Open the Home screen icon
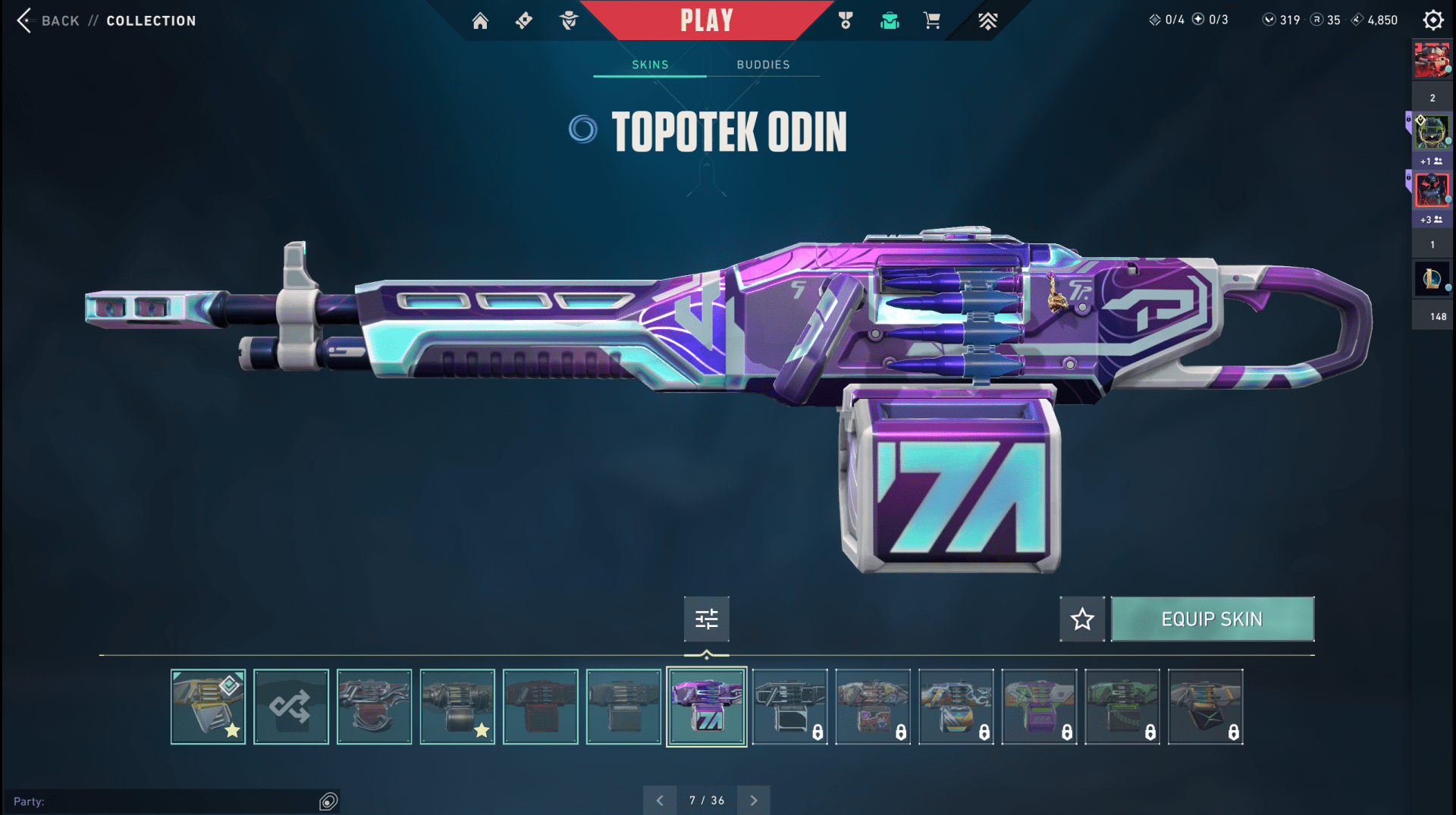1456x815 pixels. click(480, 20)
